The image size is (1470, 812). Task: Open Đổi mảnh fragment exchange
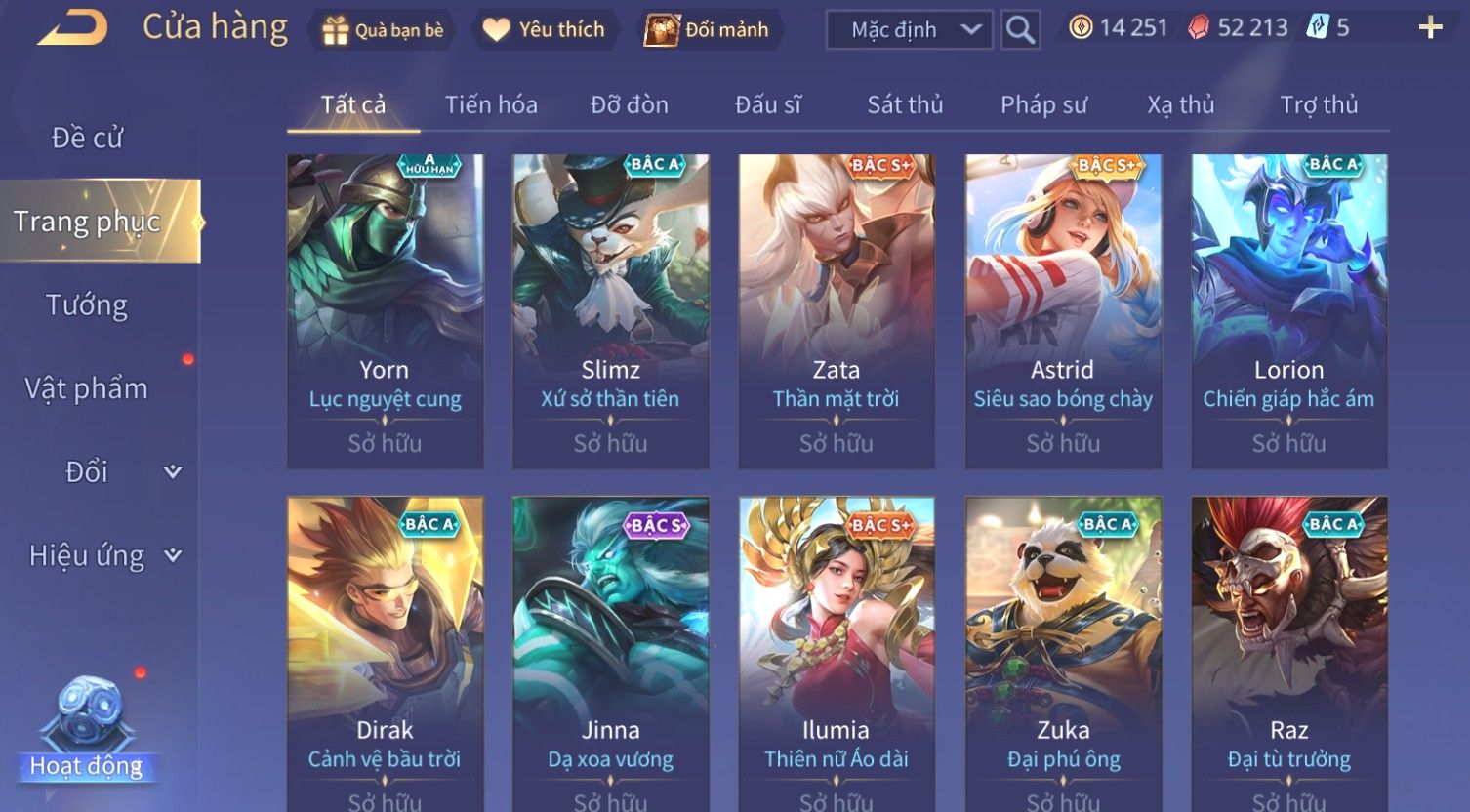[x=708, y=30]
